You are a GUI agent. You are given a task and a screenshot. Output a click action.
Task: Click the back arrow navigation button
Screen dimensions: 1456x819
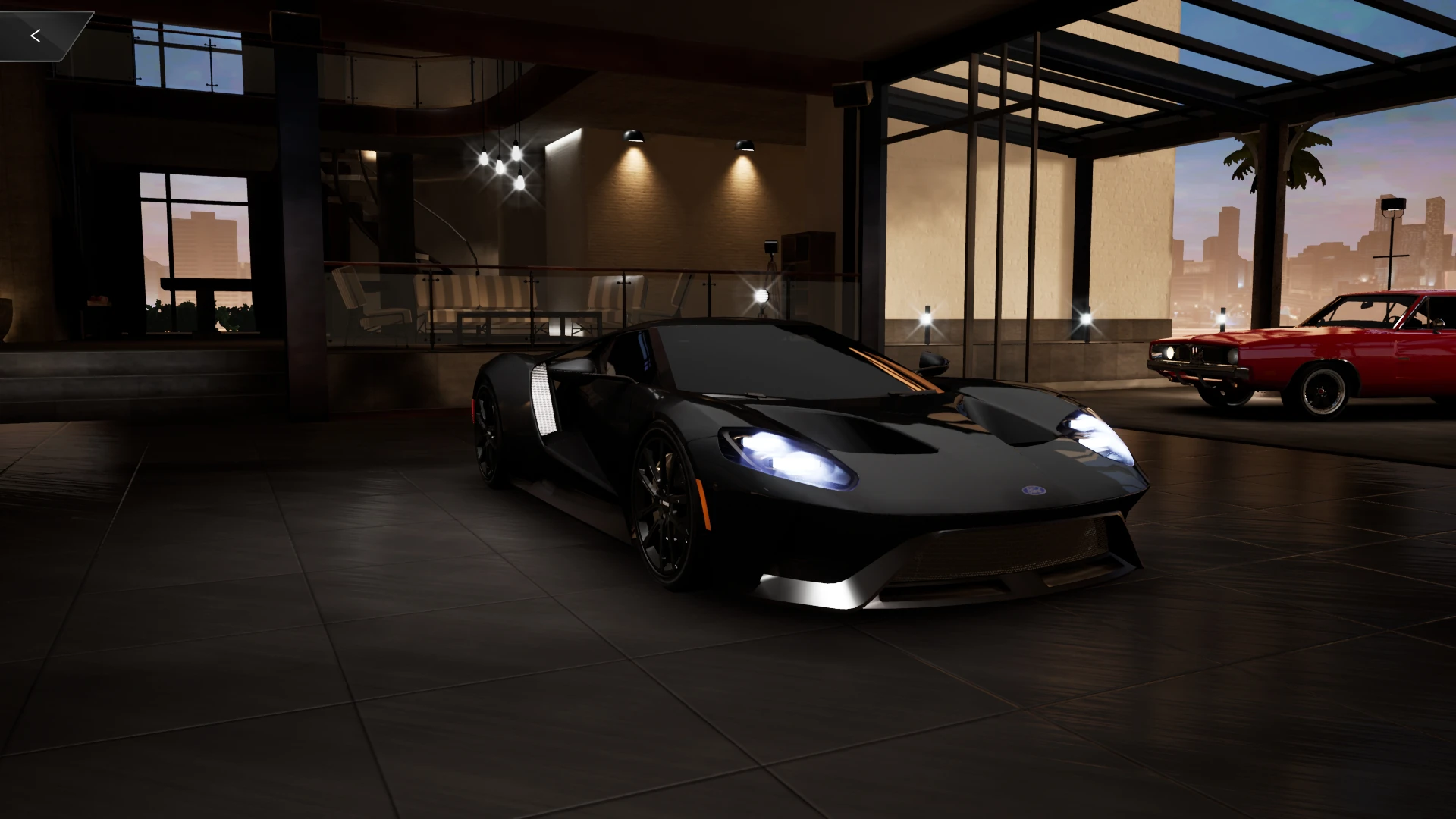35,34
